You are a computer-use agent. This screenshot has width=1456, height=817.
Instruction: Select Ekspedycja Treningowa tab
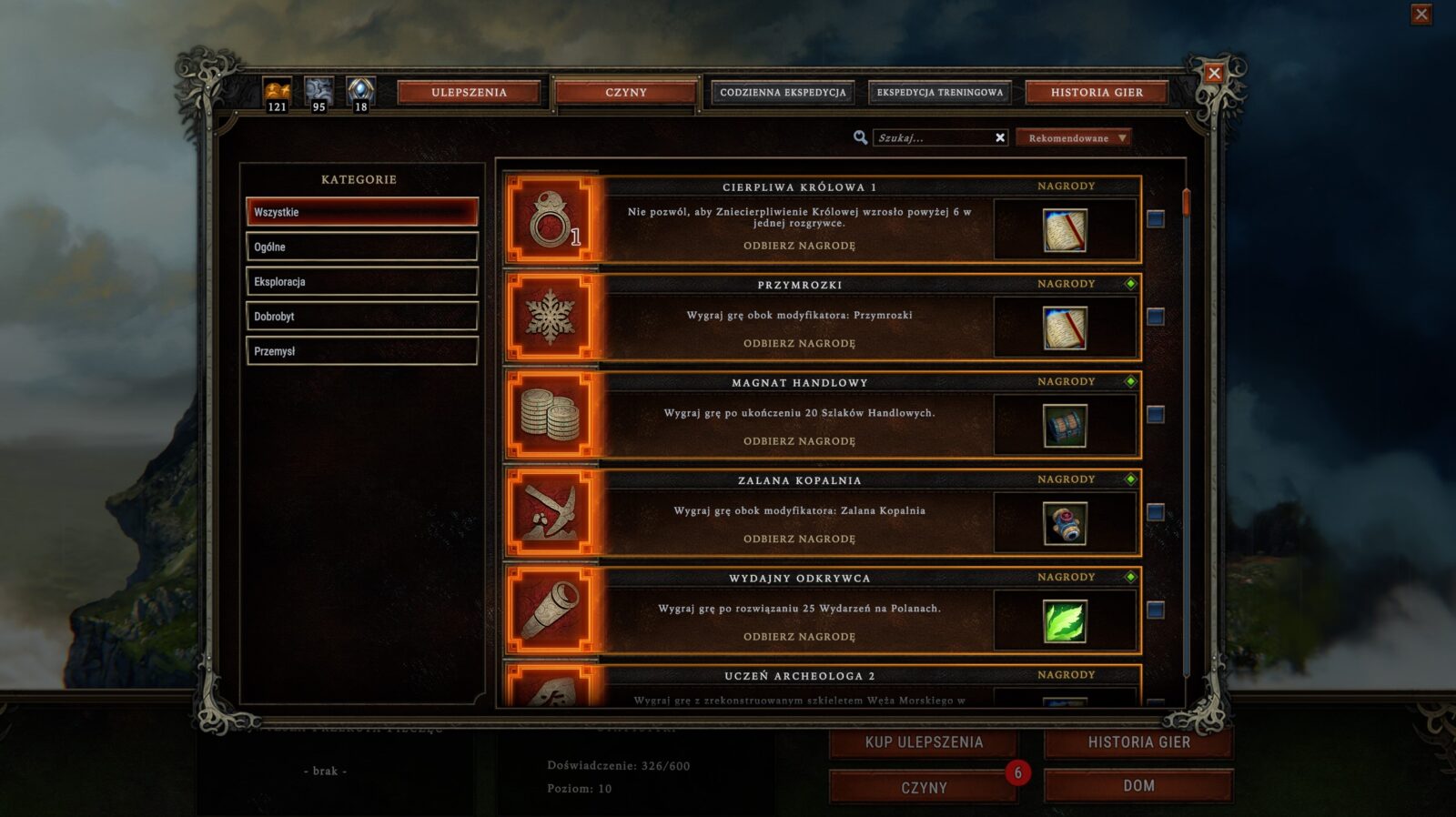(x=939, y=93)
